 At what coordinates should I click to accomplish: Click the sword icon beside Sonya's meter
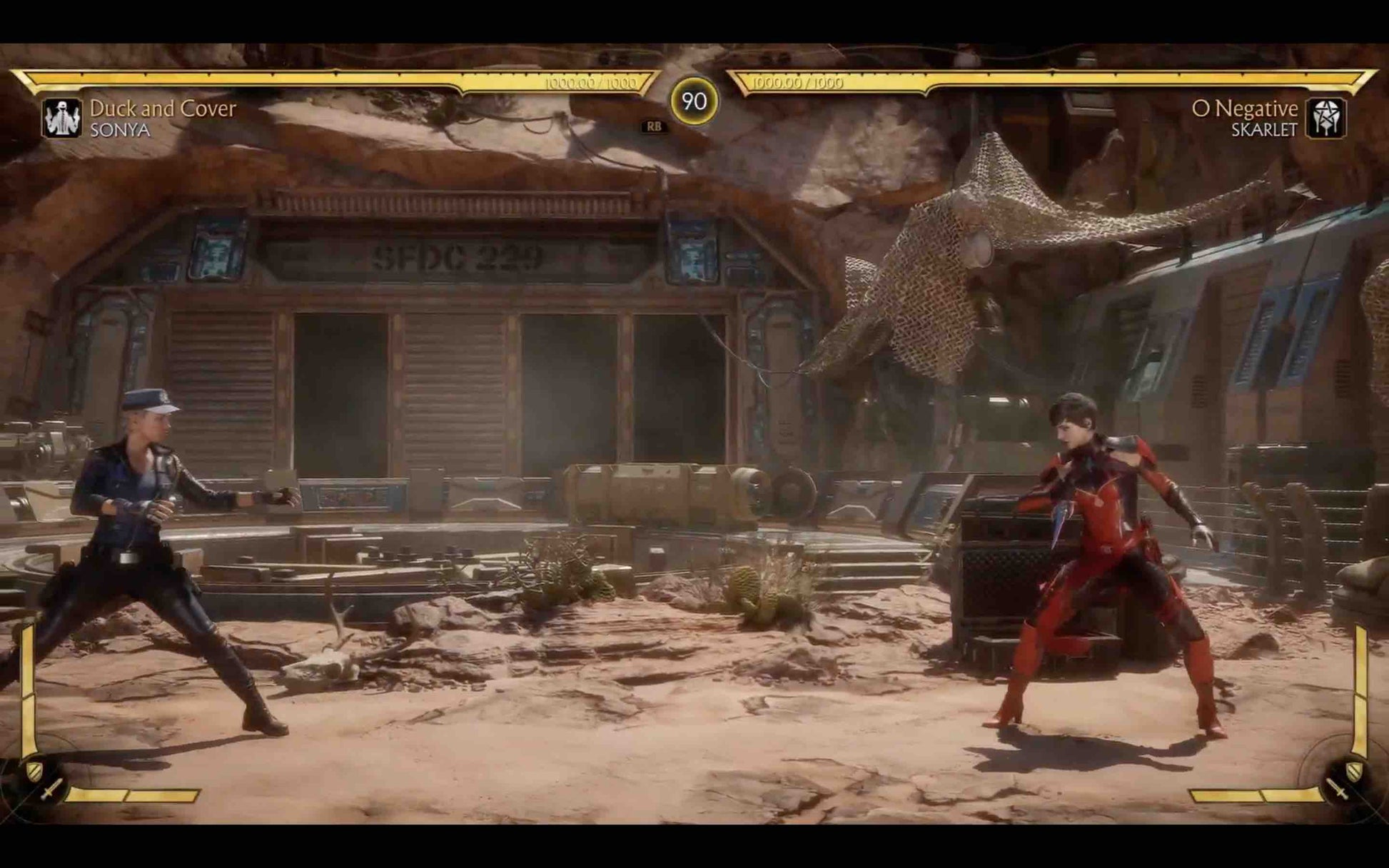pyautogui.click(x=51, y=789)
